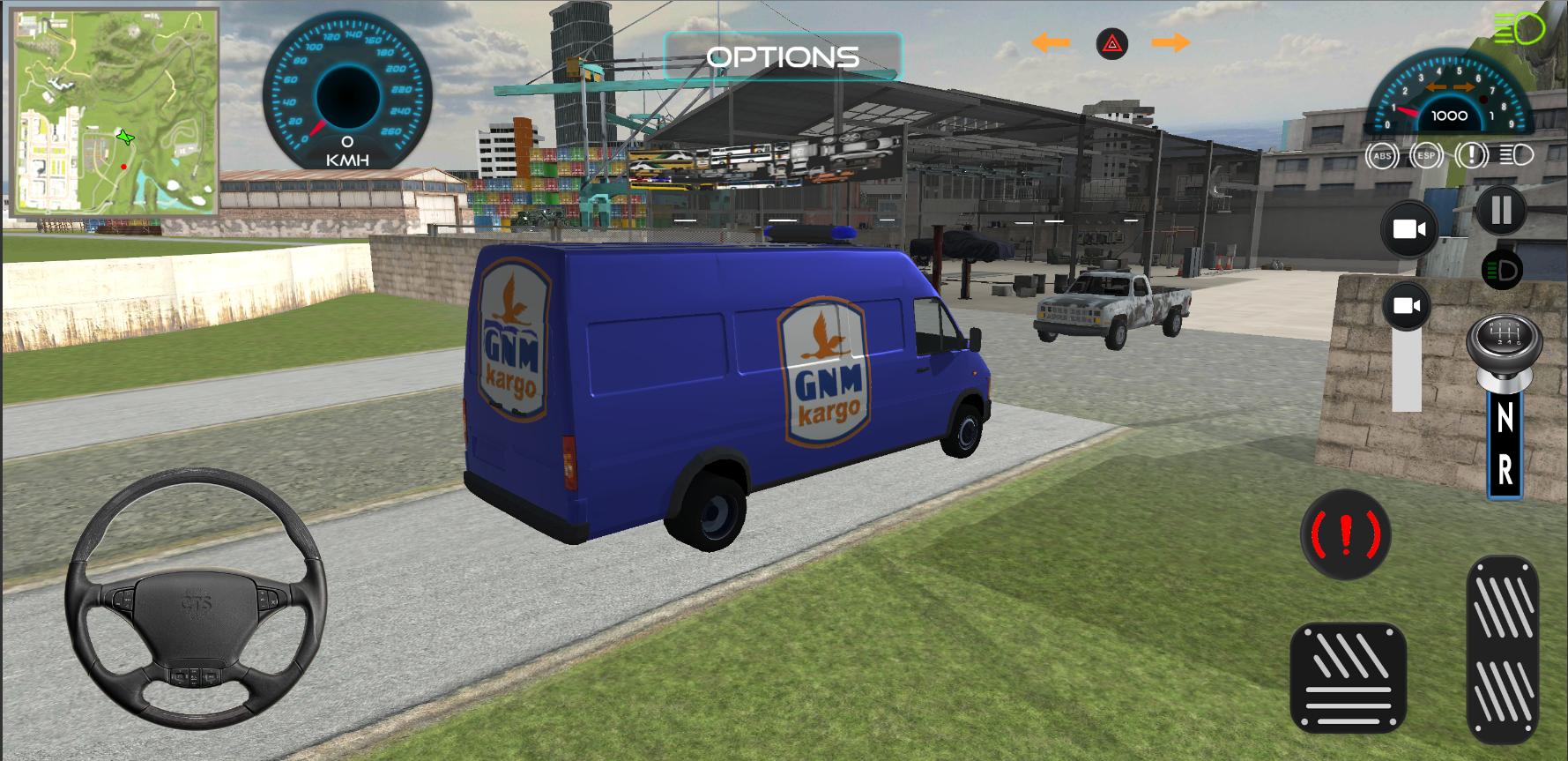1568x761 pixels.
Task: Toggle the ABS indicator
Action: coord(1382,156)
